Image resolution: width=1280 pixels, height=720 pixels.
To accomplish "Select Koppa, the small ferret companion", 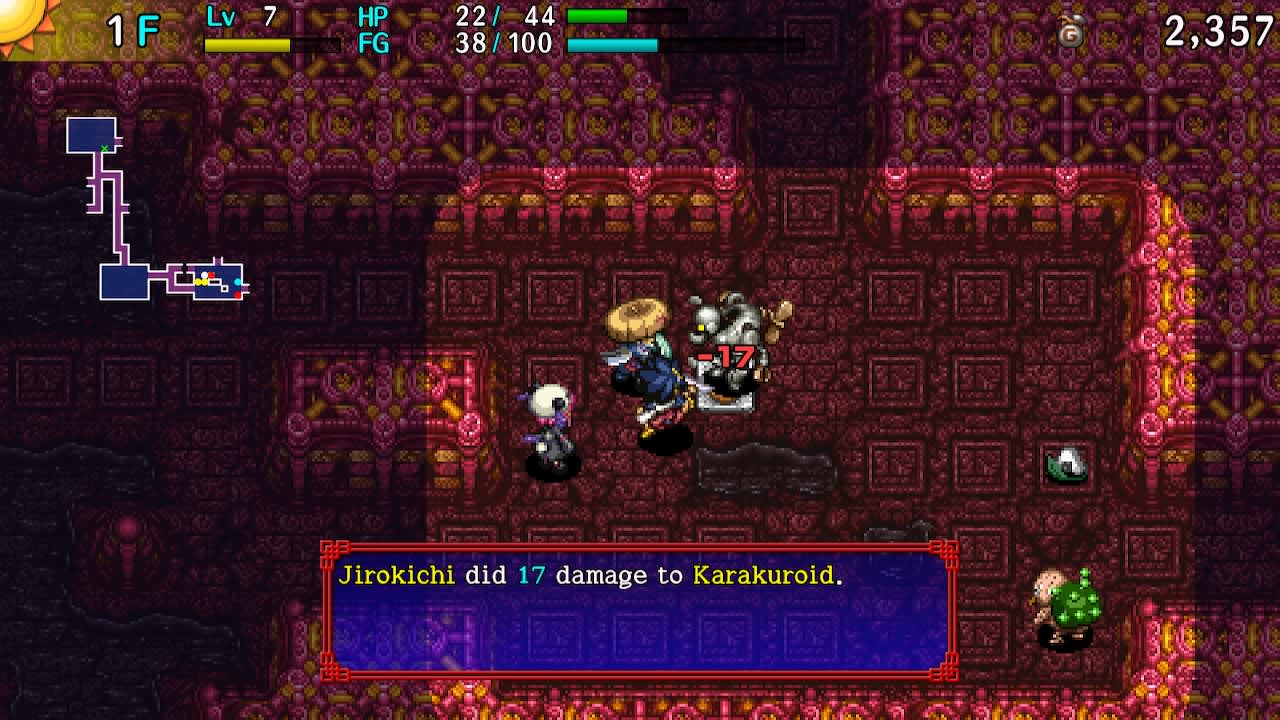I will [x=550, y=420].
